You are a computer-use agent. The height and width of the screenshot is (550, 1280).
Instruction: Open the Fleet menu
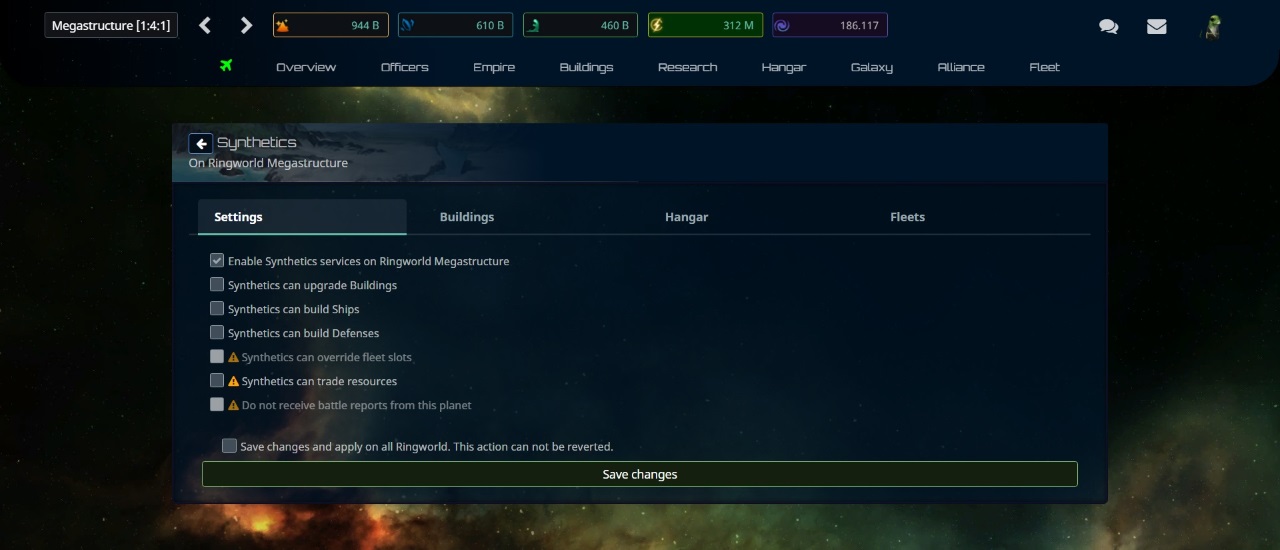[1044, 67]
